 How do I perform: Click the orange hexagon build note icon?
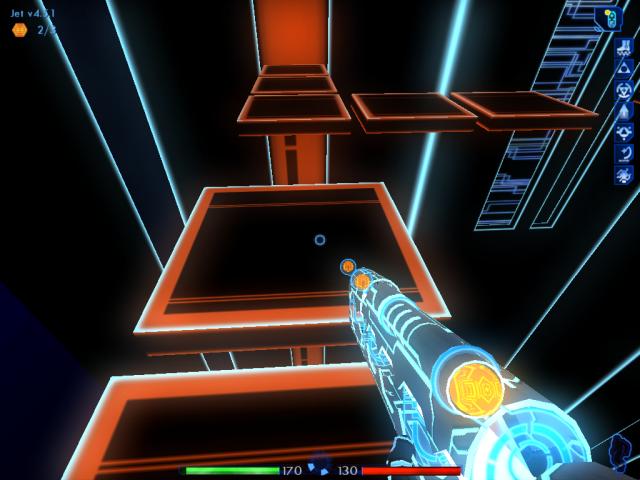coord(19,30)
